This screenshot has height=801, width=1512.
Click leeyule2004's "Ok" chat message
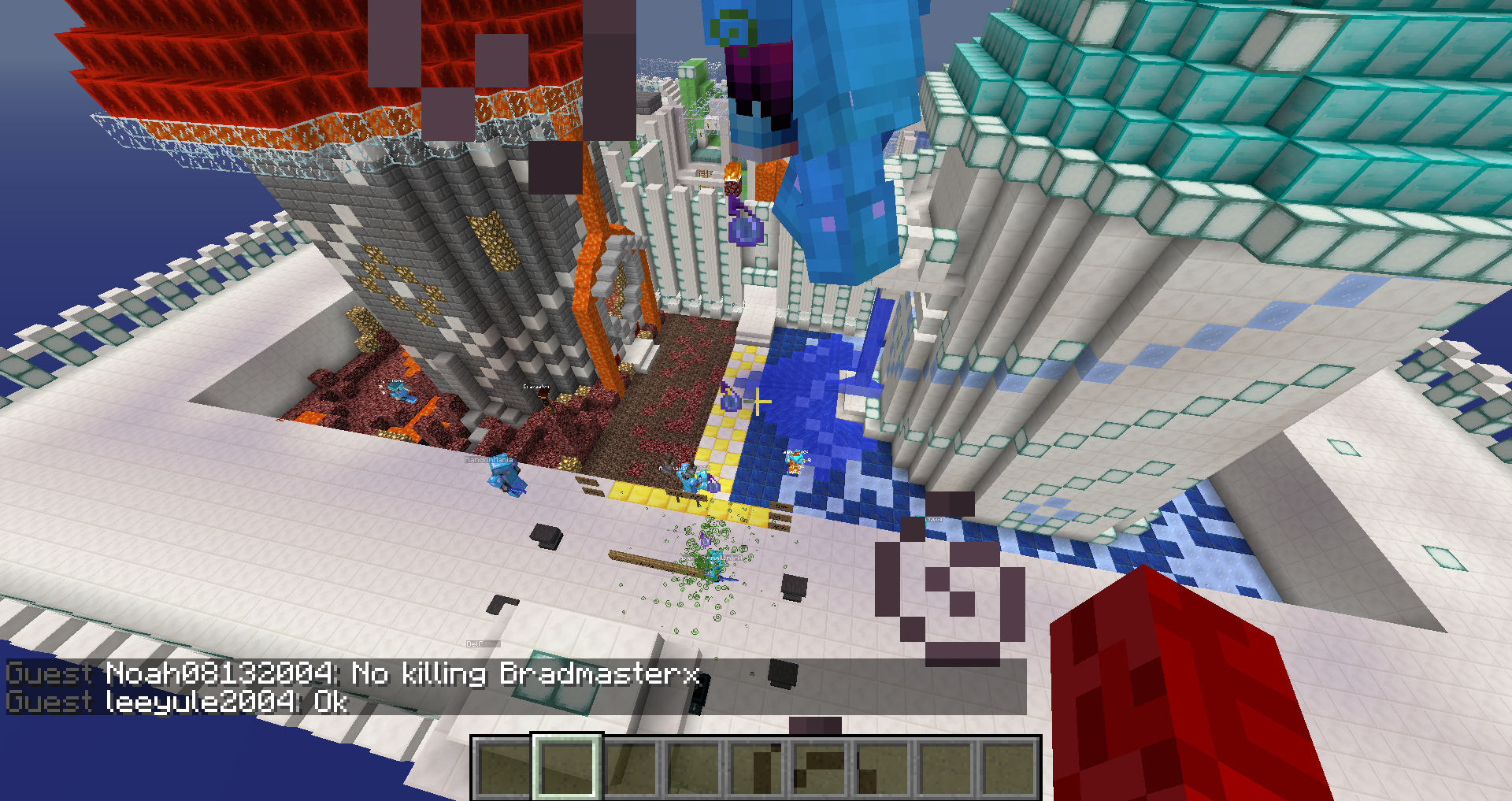point(227,701)
